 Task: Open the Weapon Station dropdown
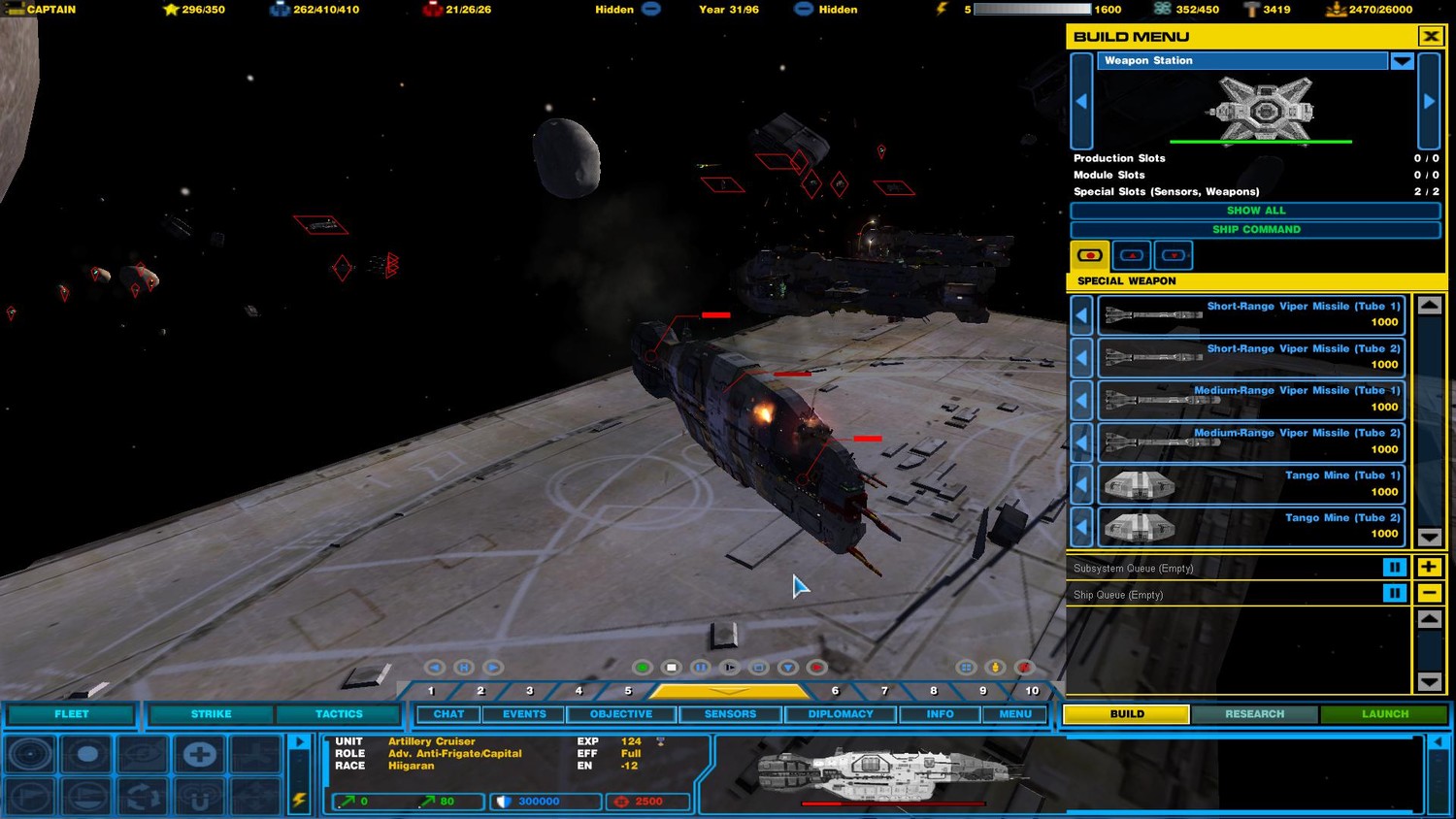[x=1401, y=61]
